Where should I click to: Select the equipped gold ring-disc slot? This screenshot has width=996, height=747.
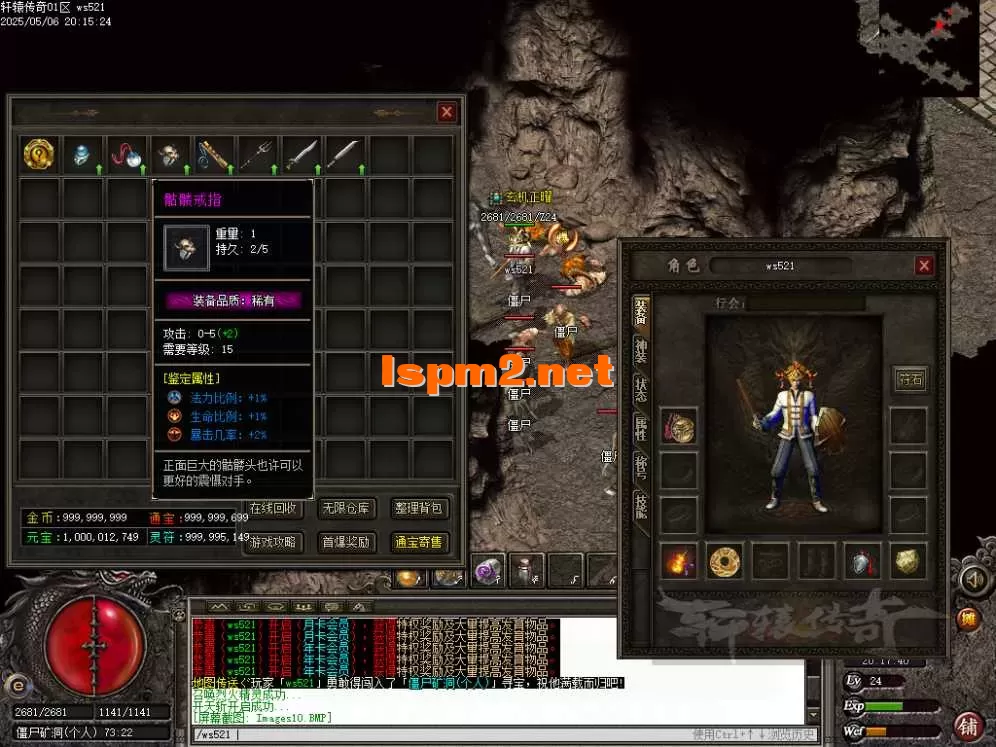[725, 562]
